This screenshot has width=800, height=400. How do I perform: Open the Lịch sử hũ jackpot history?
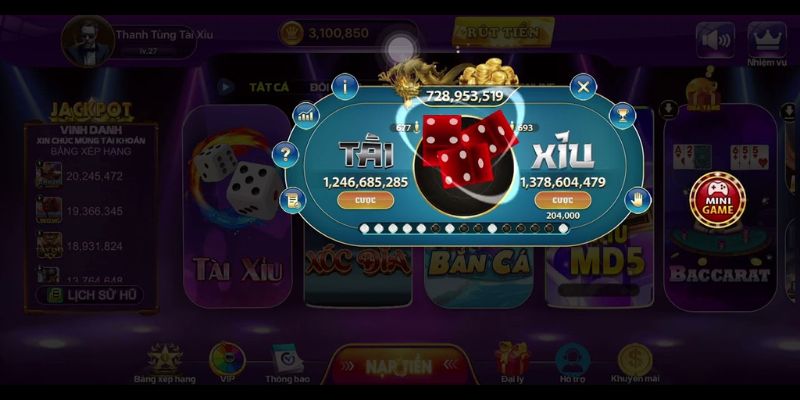click(91, 295)
